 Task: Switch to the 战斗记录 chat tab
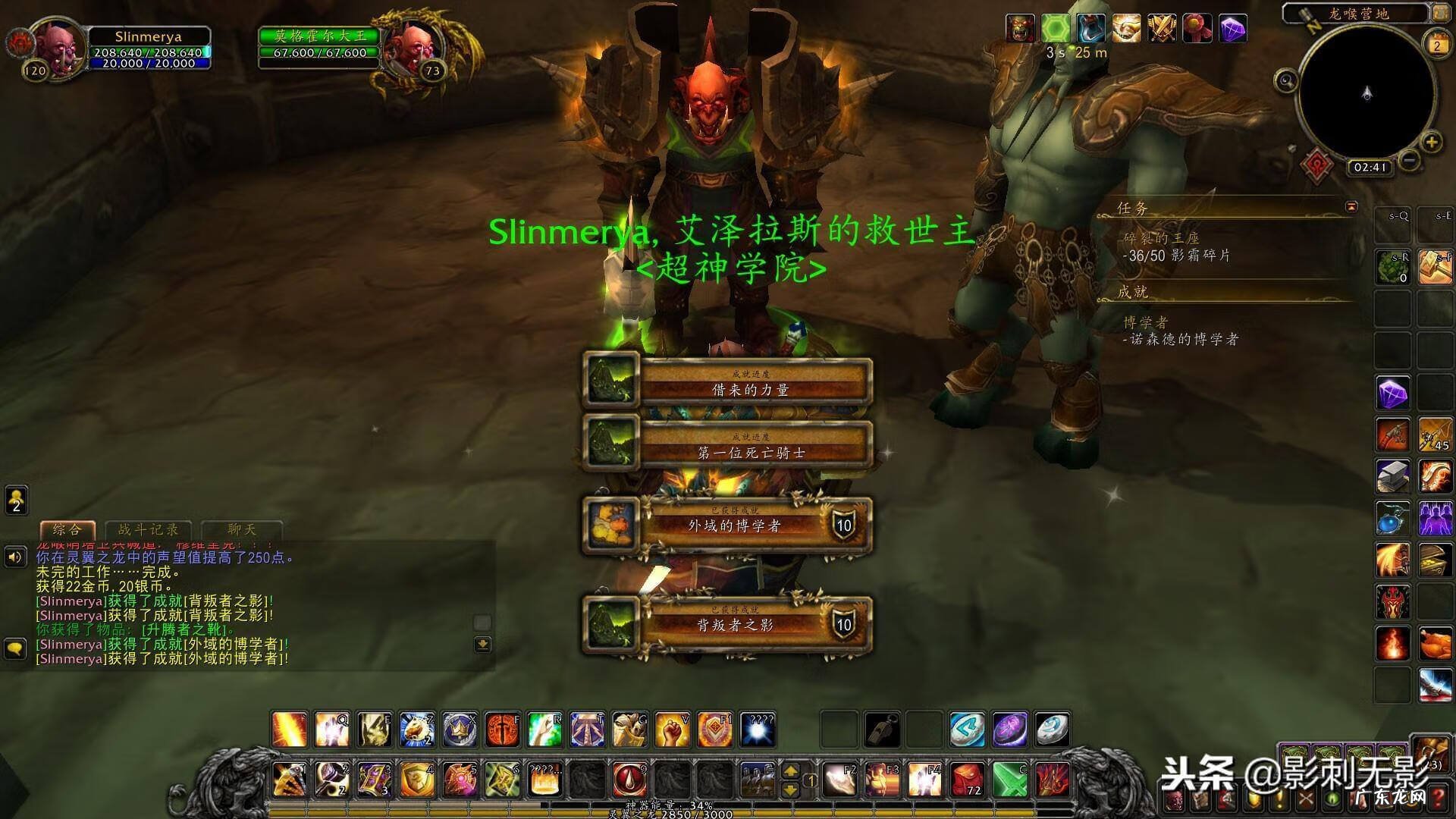[148, 529]
